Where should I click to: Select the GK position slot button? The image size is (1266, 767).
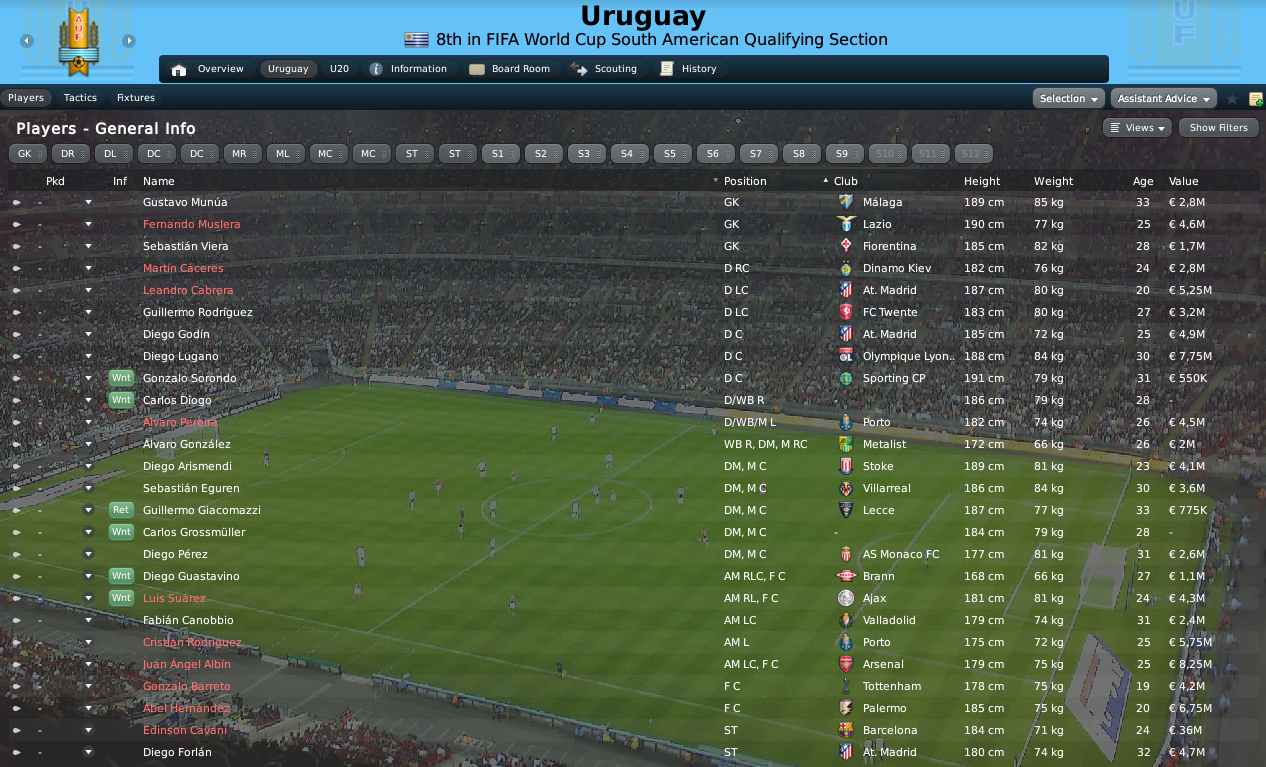click(27, 154)
